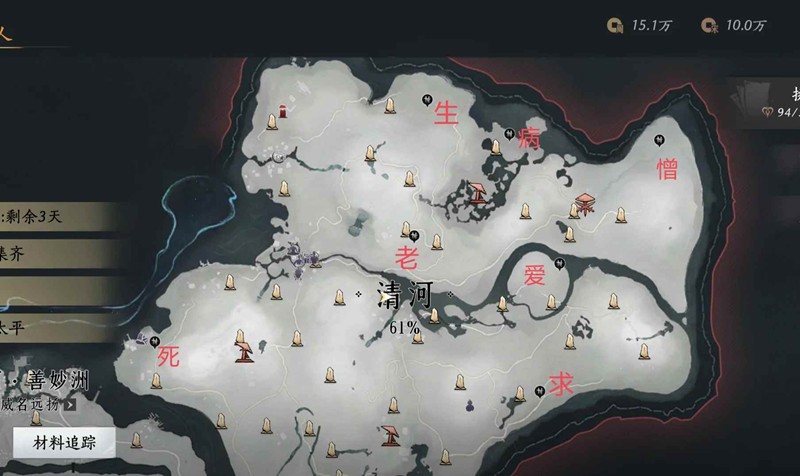The width and height of the screenshot is (800, 476).
Task: Click the brown pavilion marker below 病
Action: click(479, 191)
